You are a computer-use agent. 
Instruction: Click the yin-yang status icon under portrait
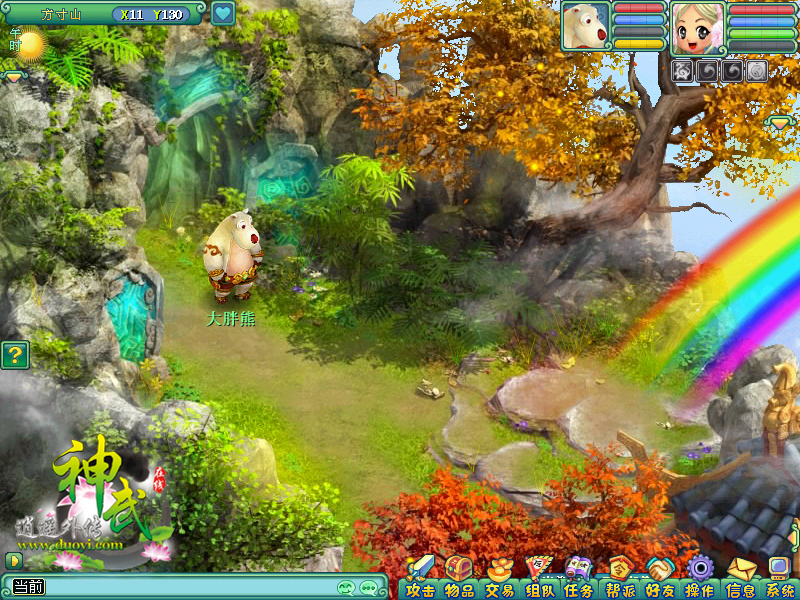click(757, 70)
